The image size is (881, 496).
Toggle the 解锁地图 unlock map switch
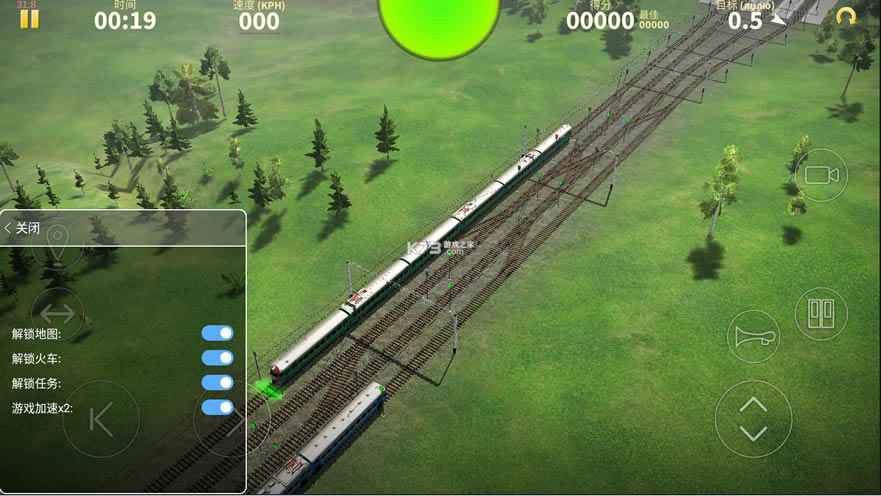tap(217, 333)
